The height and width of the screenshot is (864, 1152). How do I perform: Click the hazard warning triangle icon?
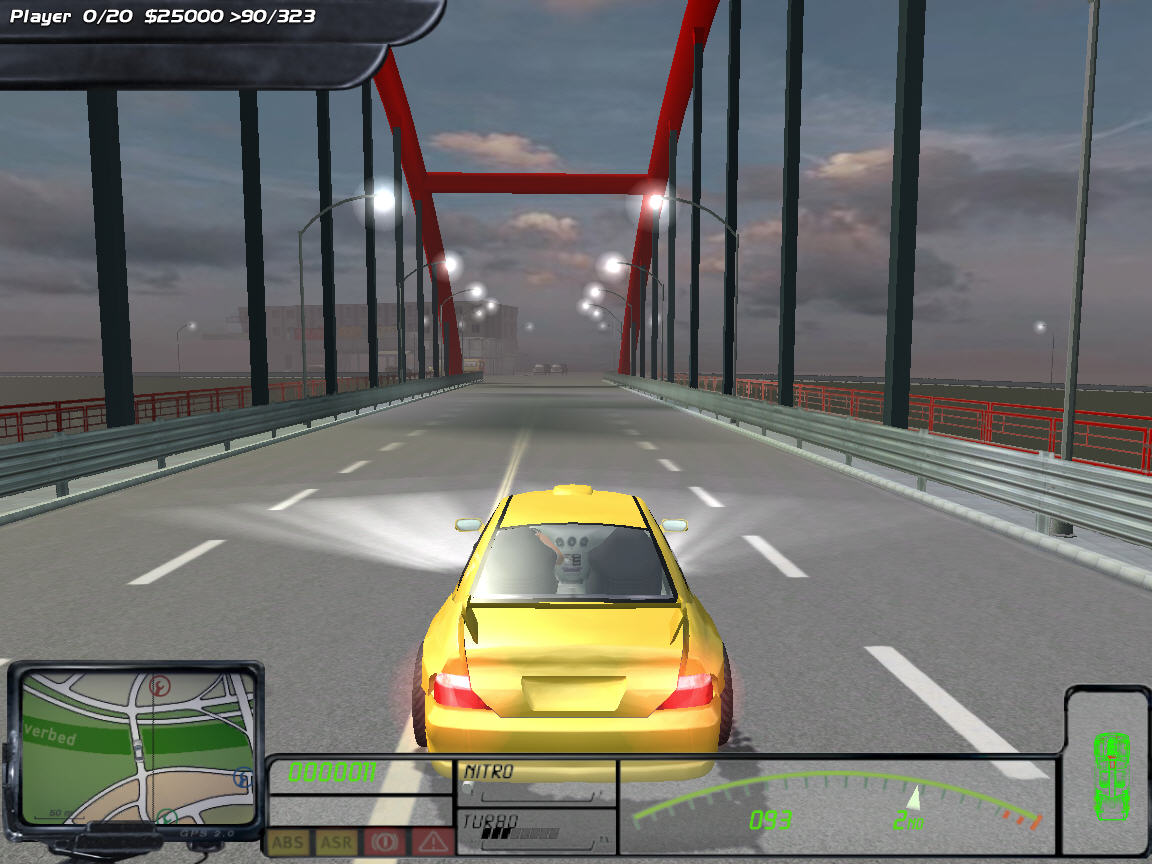click(x=432, y=843)
